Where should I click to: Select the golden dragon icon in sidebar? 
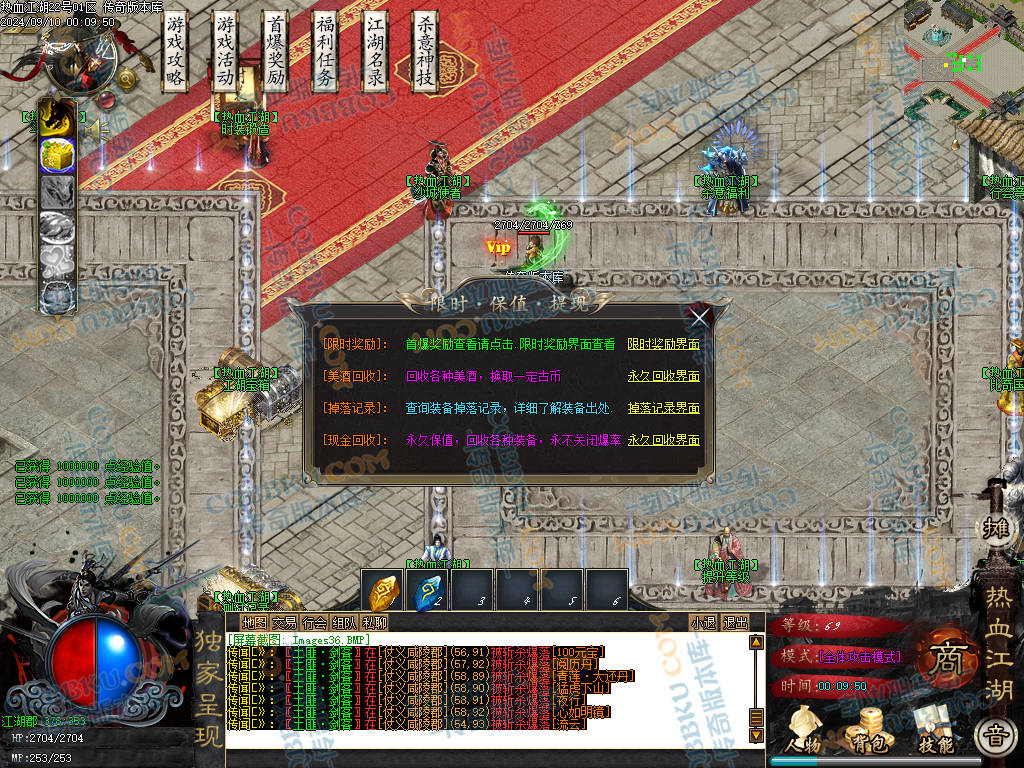point(57,118)
